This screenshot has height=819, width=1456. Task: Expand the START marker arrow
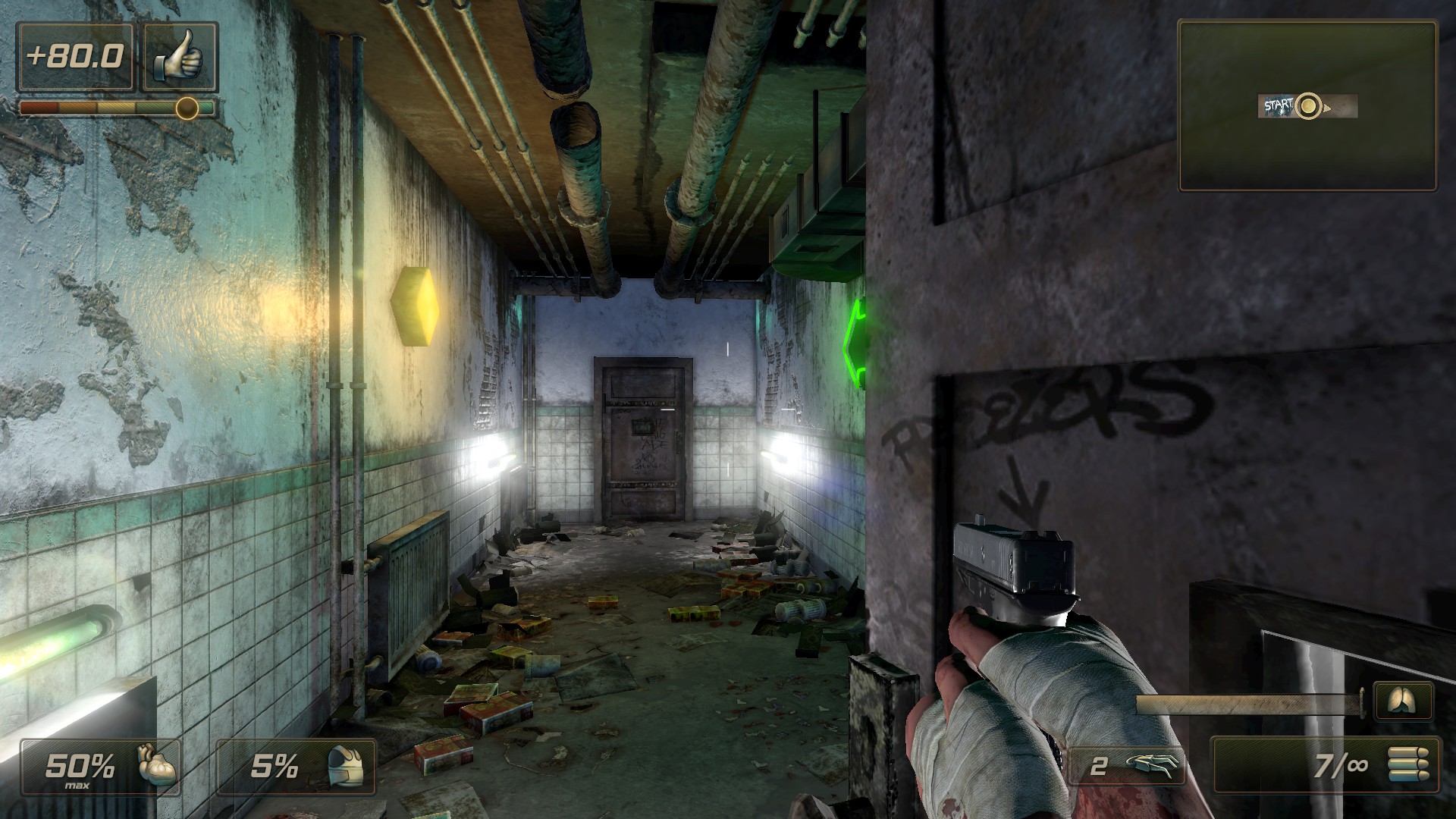pos(1329,108)
